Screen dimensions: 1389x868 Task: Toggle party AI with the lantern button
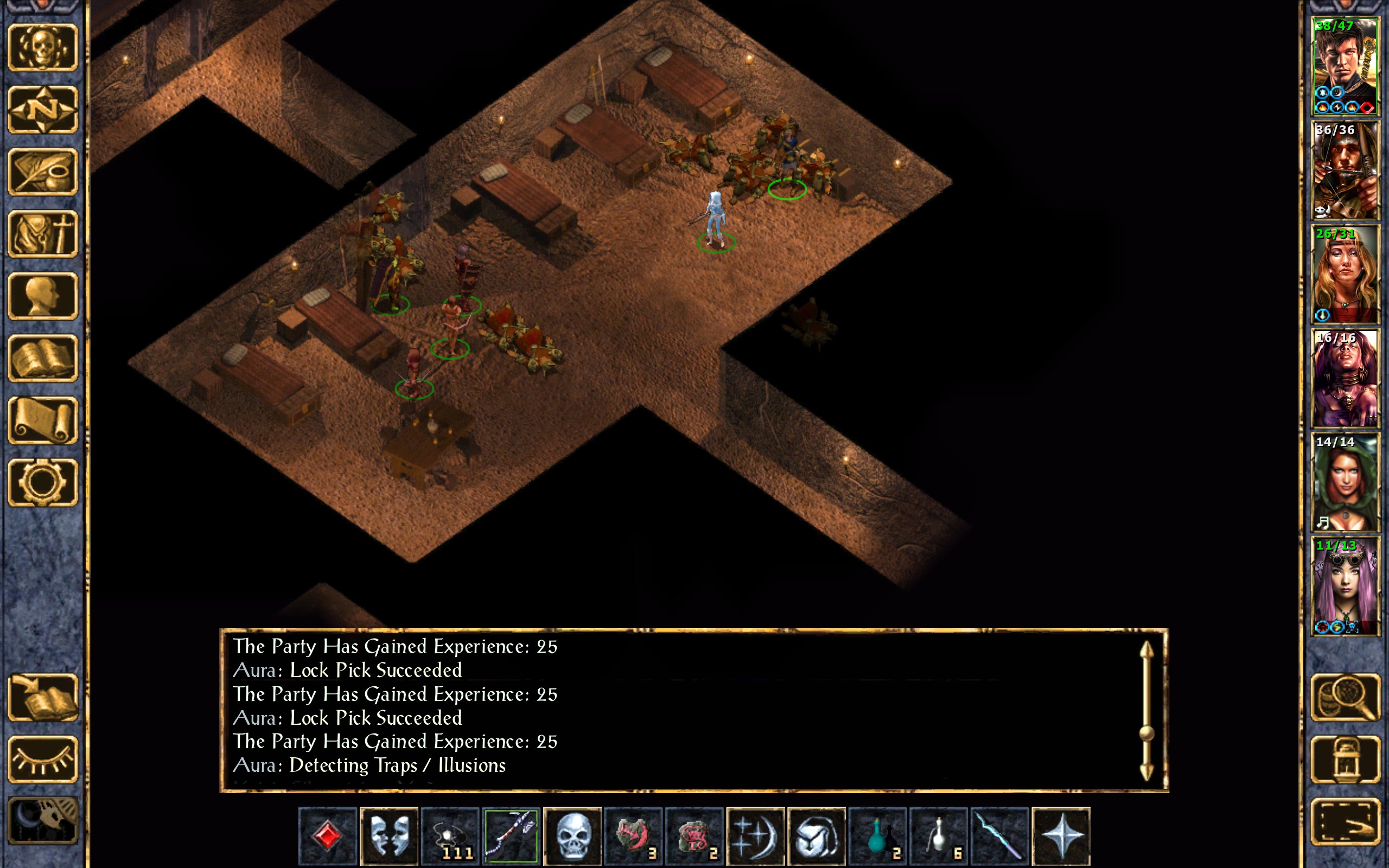click(1345, 759)
